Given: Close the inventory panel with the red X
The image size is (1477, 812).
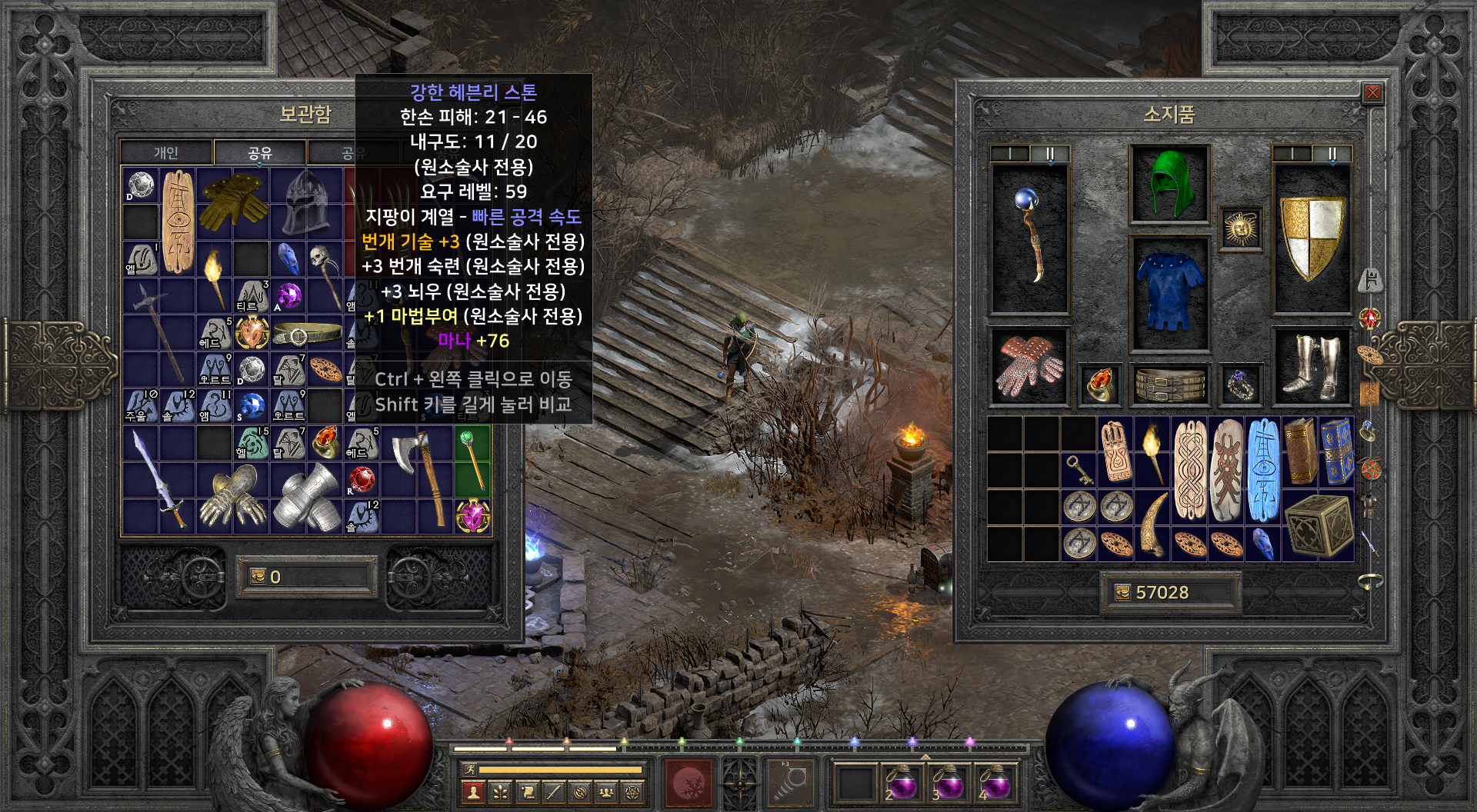Looking at the screenshot, I should 1372,94.
